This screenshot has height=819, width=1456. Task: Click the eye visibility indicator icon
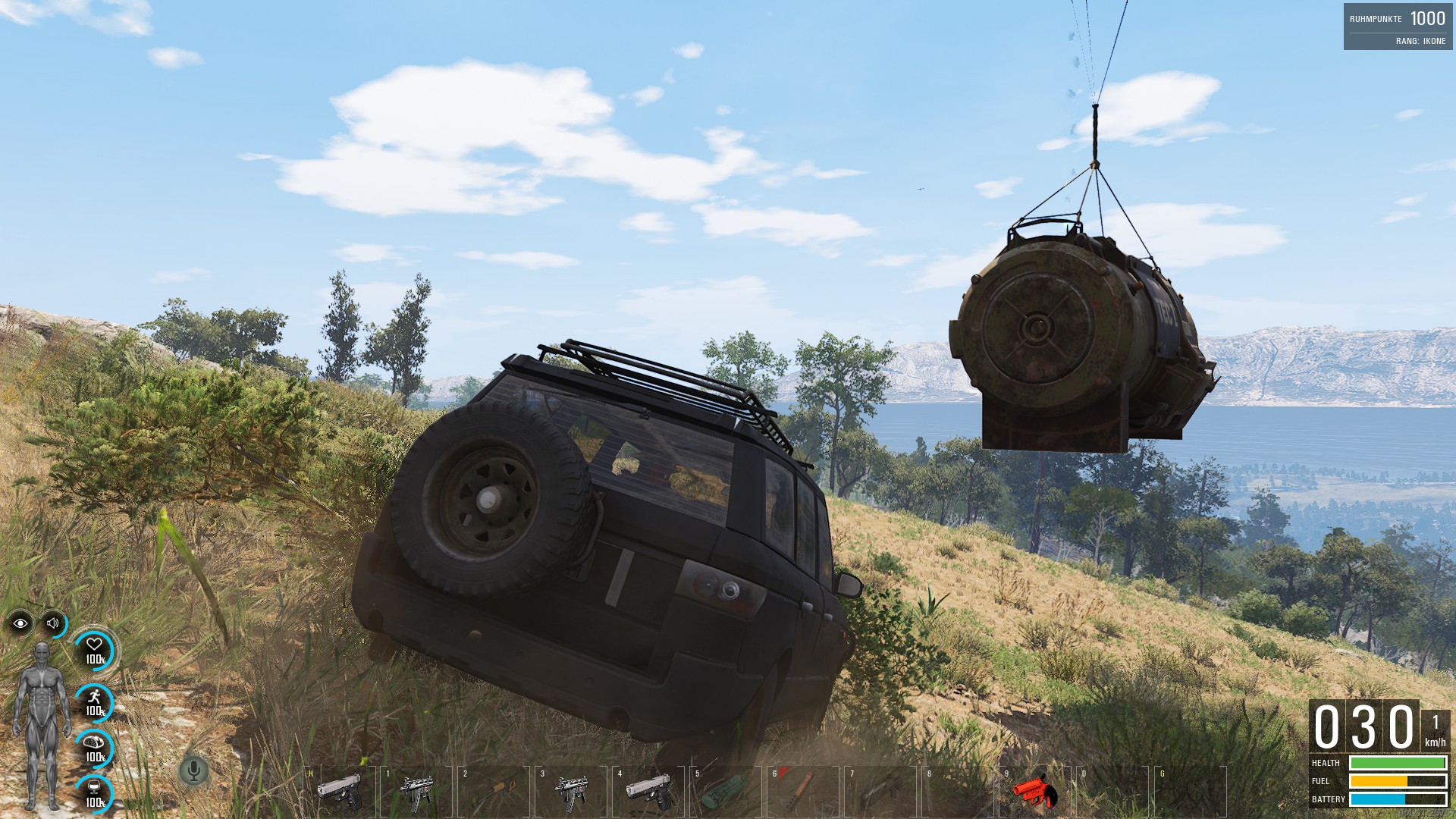point(20,623)
